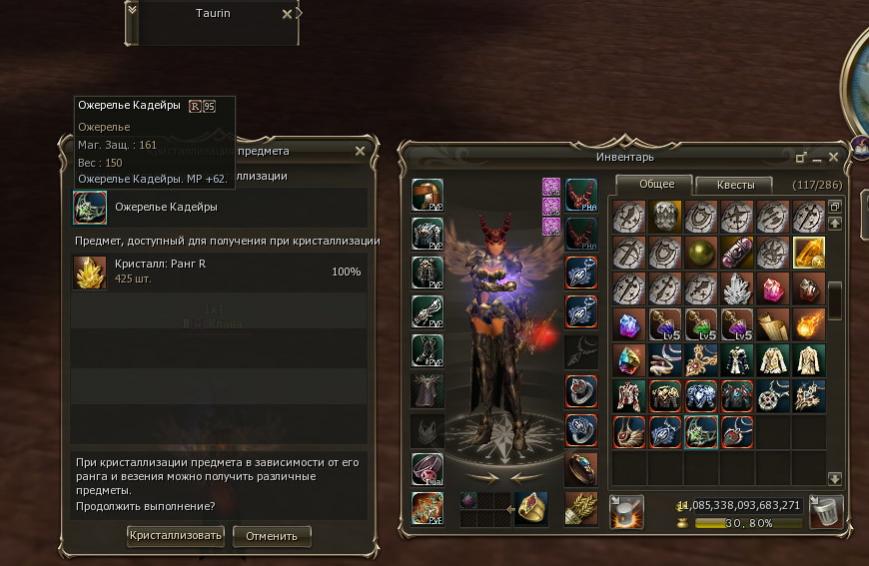The height and width of the screenshot is (566, 869).
Task: Confirm with the Кристаллизовать button
Action: pos(176,535)
